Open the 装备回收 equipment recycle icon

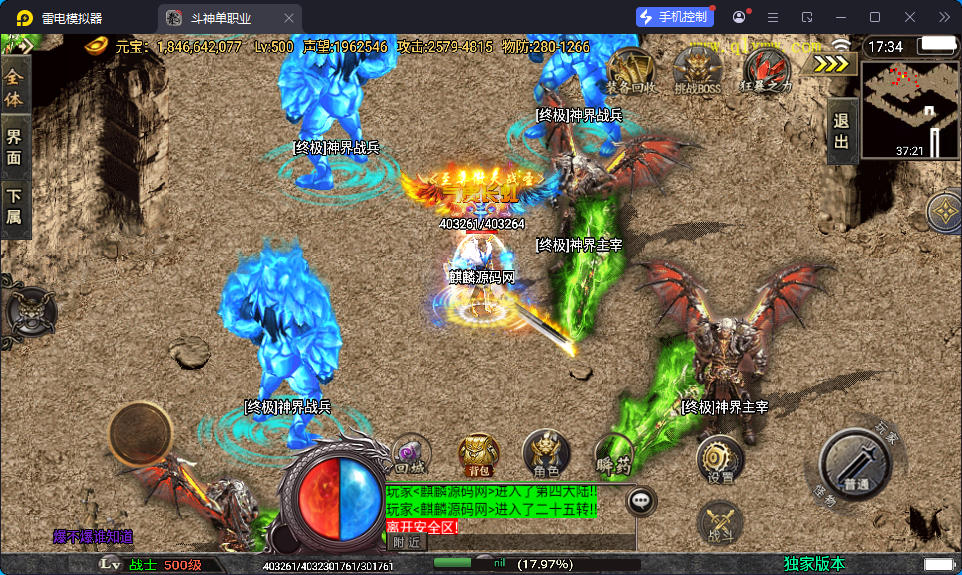click(x=632, y=70)
